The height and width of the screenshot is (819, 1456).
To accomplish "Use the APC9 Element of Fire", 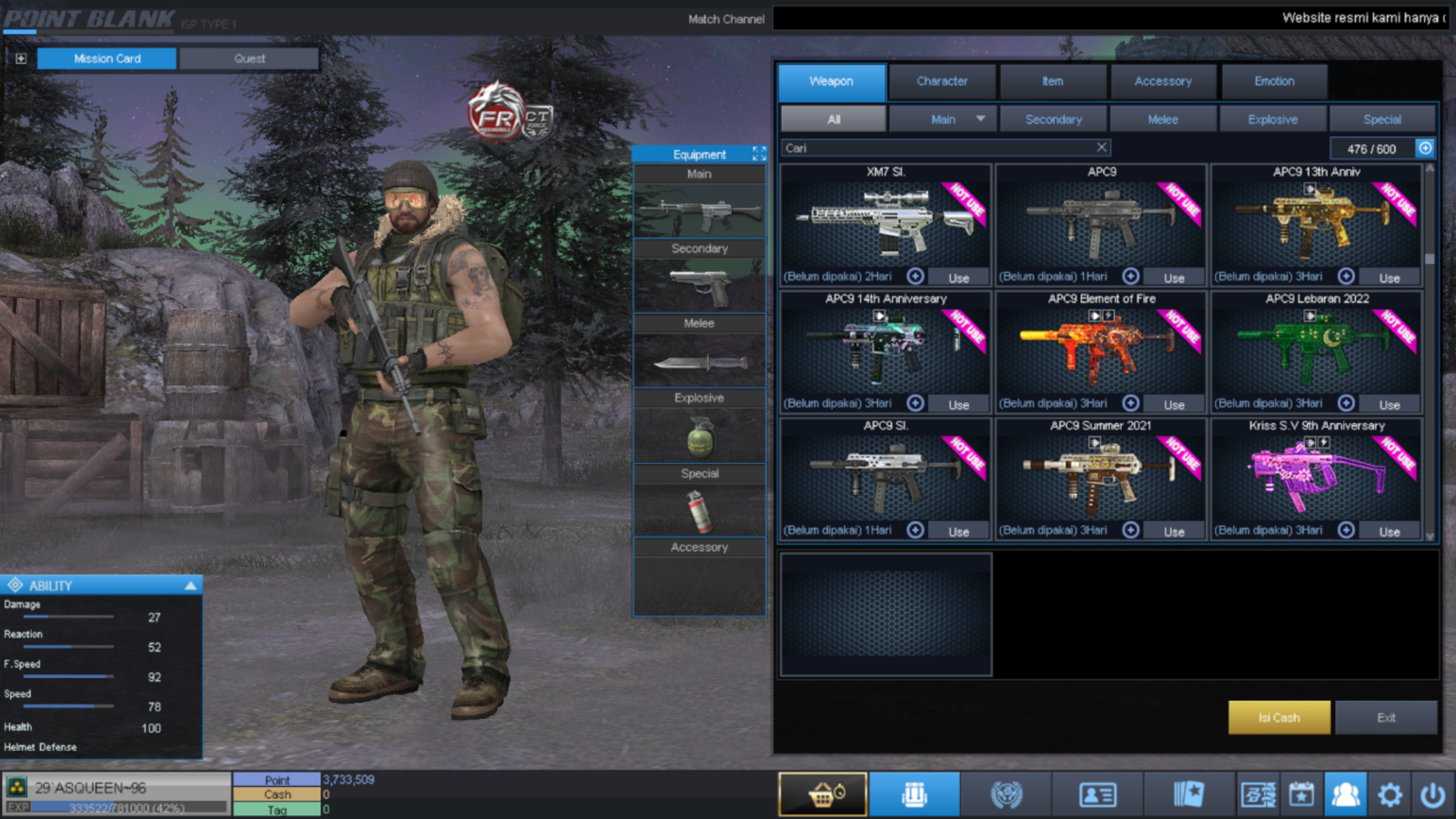I will (x=1174, y=404).
